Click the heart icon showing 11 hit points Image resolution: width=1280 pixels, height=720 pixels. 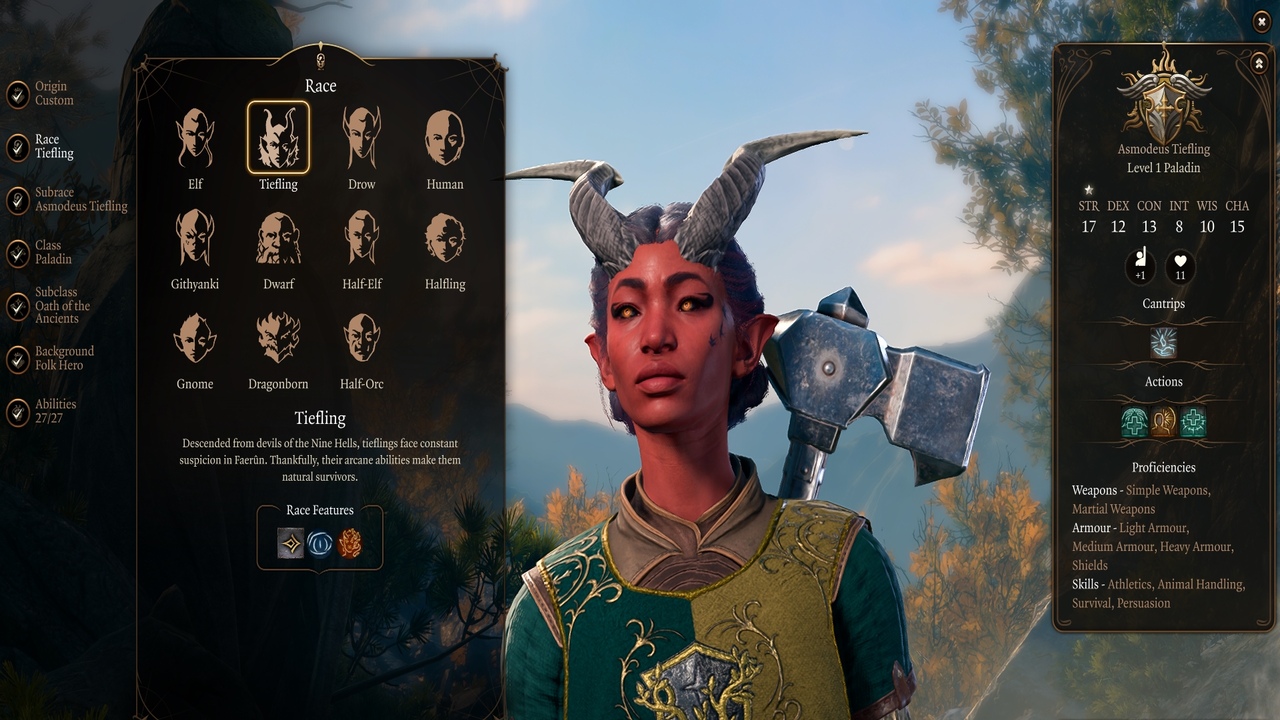click(x=1182, y=265)
